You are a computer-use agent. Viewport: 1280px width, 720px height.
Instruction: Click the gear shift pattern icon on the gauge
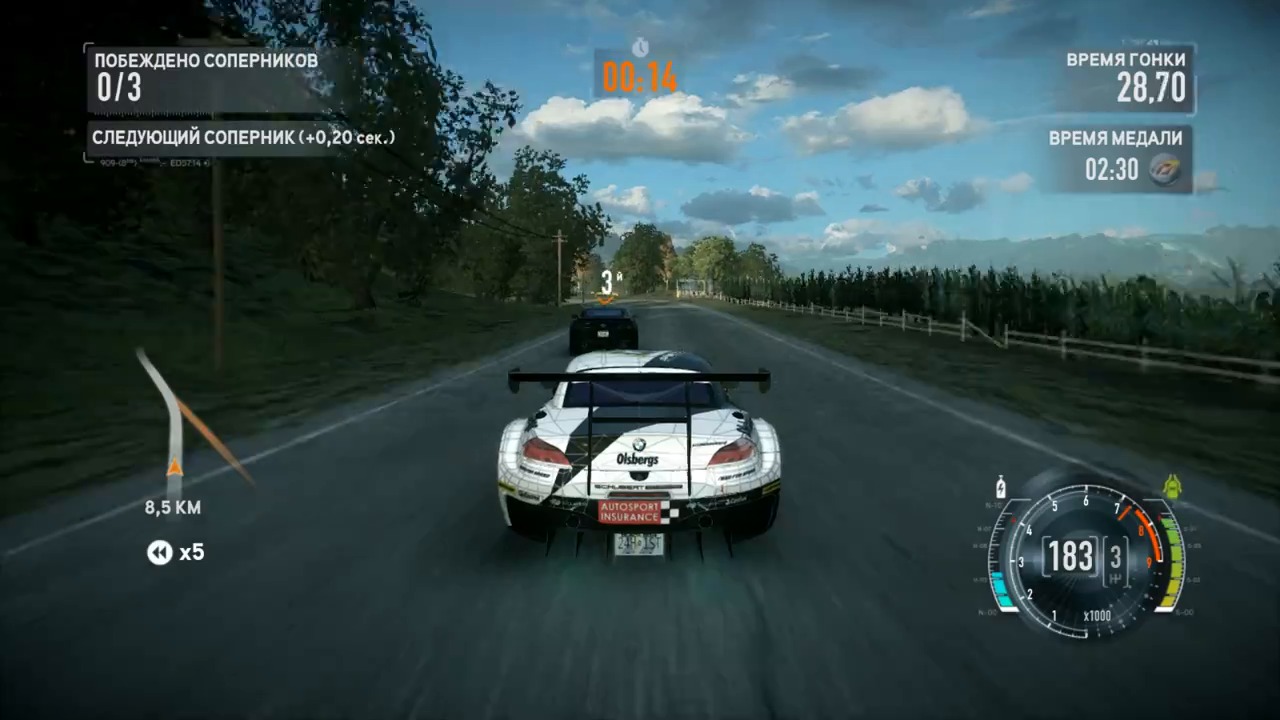1114,578
